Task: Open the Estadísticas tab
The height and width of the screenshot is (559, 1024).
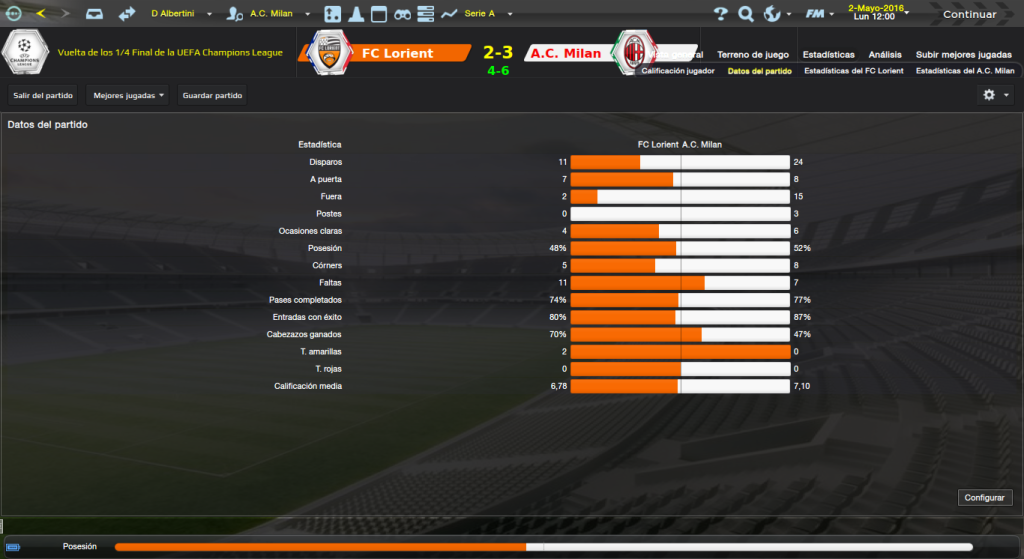Action: [829, 54]
